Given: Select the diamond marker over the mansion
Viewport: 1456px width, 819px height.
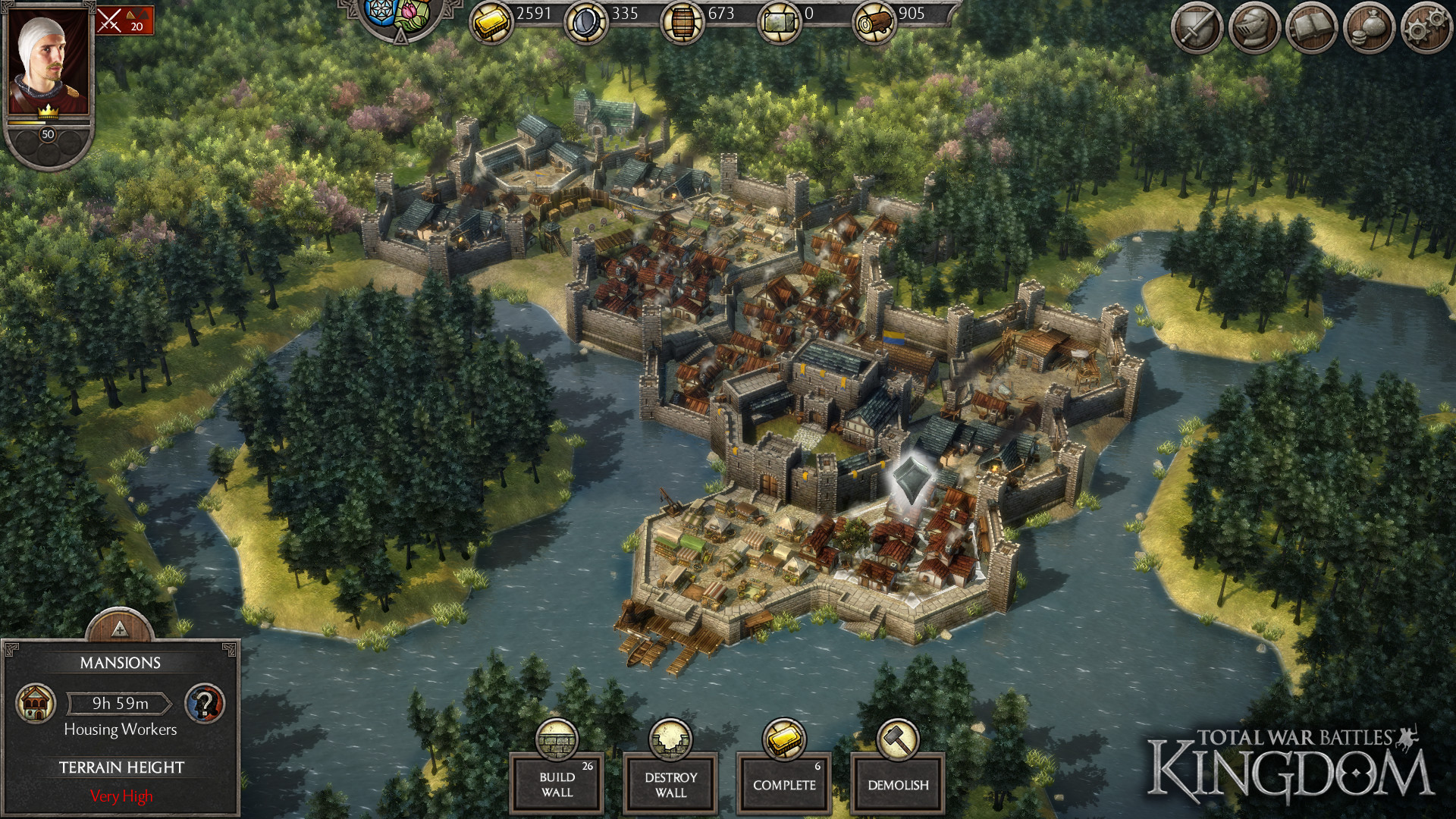Looking at the screenshot, I should (908, 479).
